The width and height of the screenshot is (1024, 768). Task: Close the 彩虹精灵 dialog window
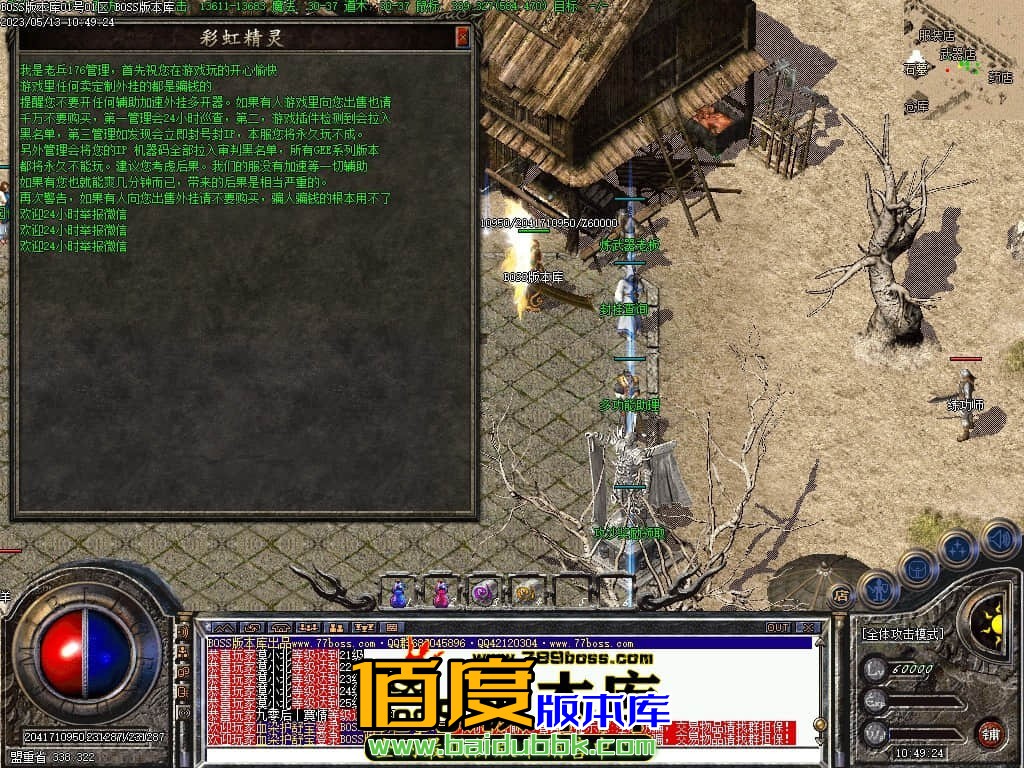(462, 38)
